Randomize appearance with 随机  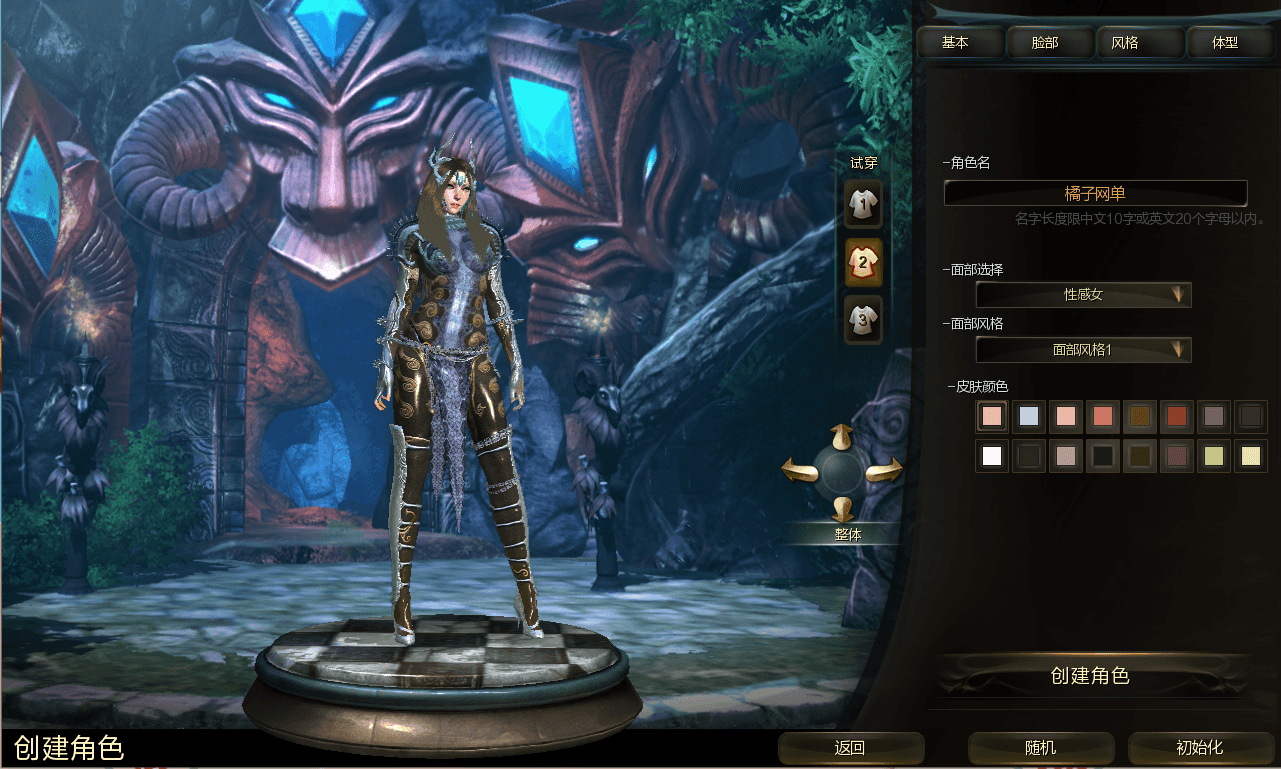coord(1040,748)
